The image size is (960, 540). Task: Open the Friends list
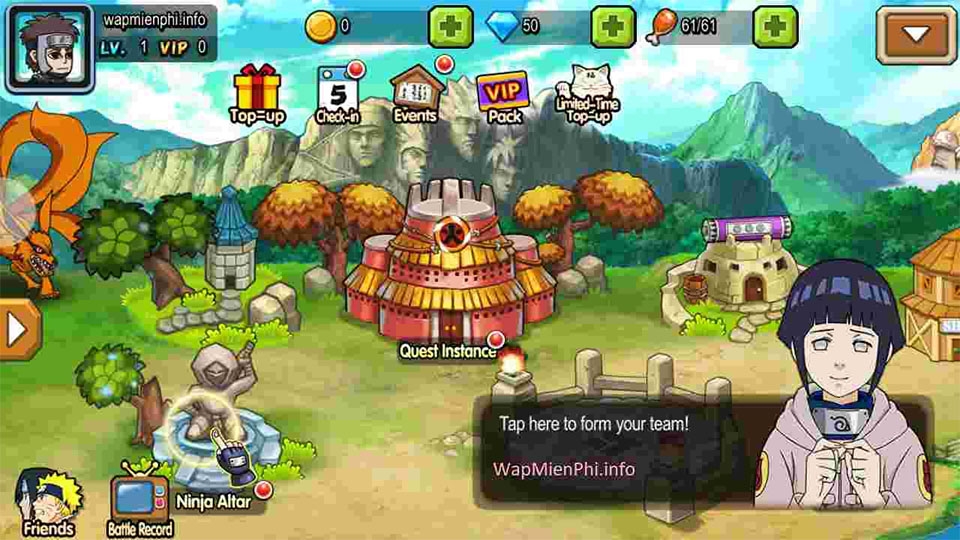[x=45, y=502]
